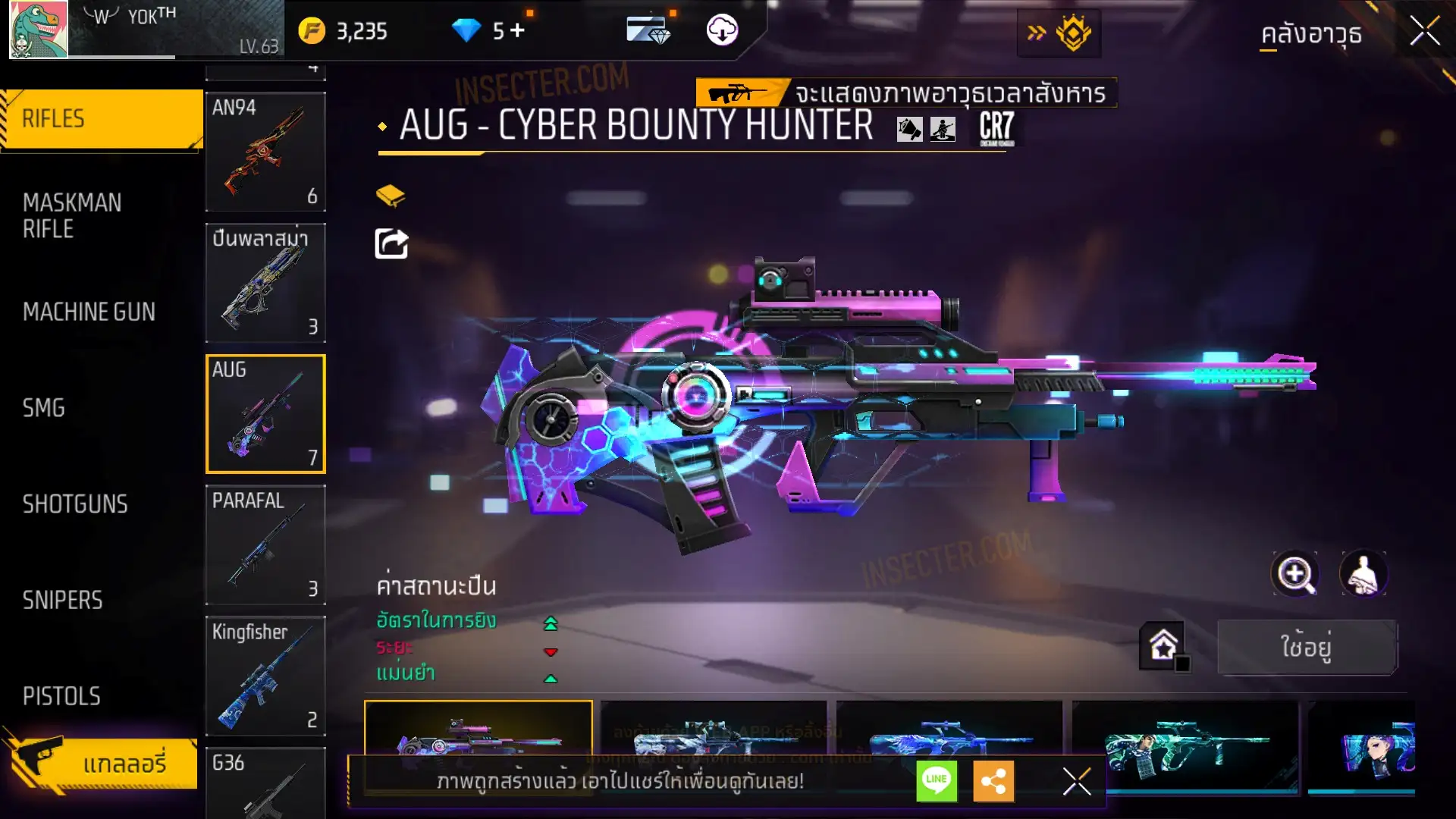Image resolution: width=1456 pixels, height=819 pixels.
Task: Open the SHOTGUNS category
Action: (x=75, y=504)
